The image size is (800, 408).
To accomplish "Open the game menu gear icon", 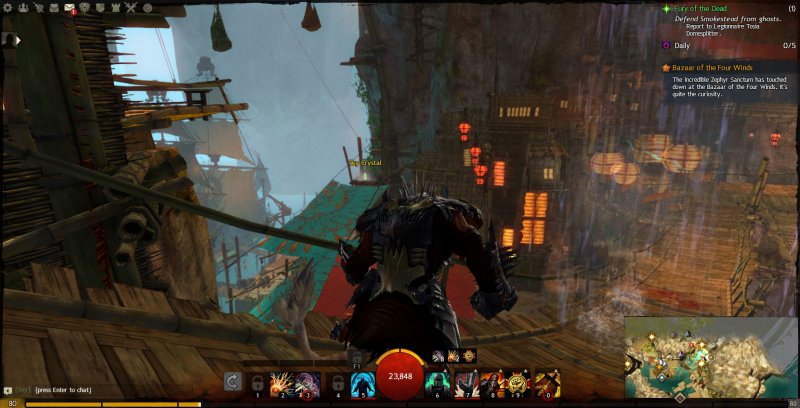I will coord(7,7).
